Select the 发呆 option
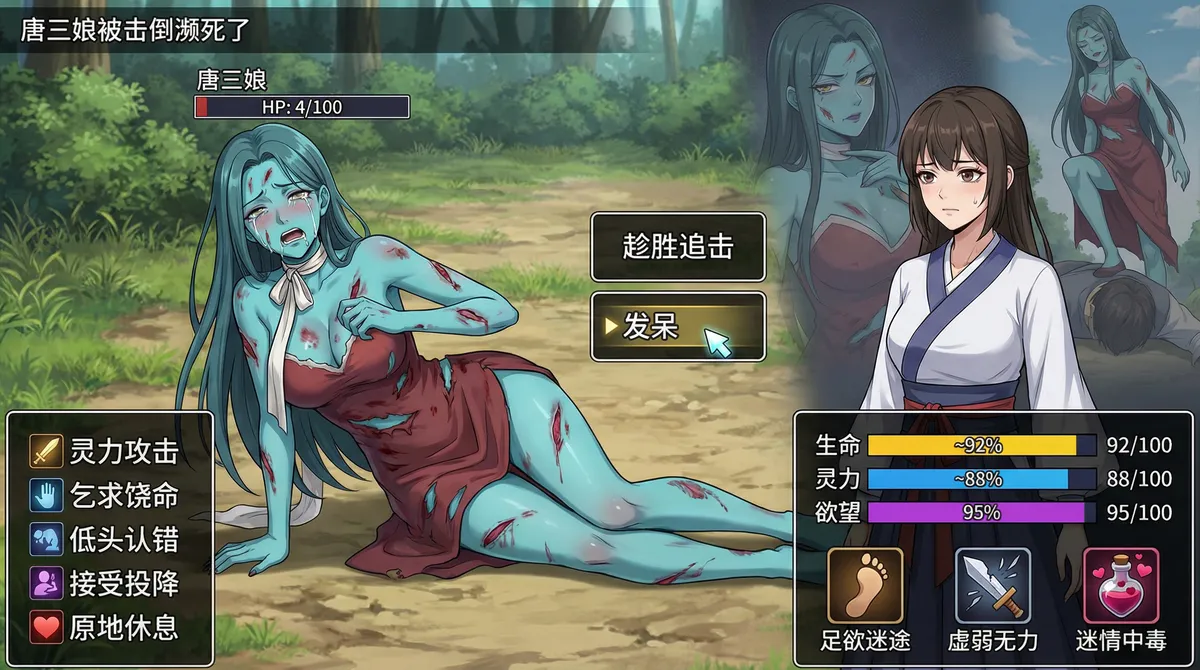This screenshot has height=670, width=1200. pos(678,326)
